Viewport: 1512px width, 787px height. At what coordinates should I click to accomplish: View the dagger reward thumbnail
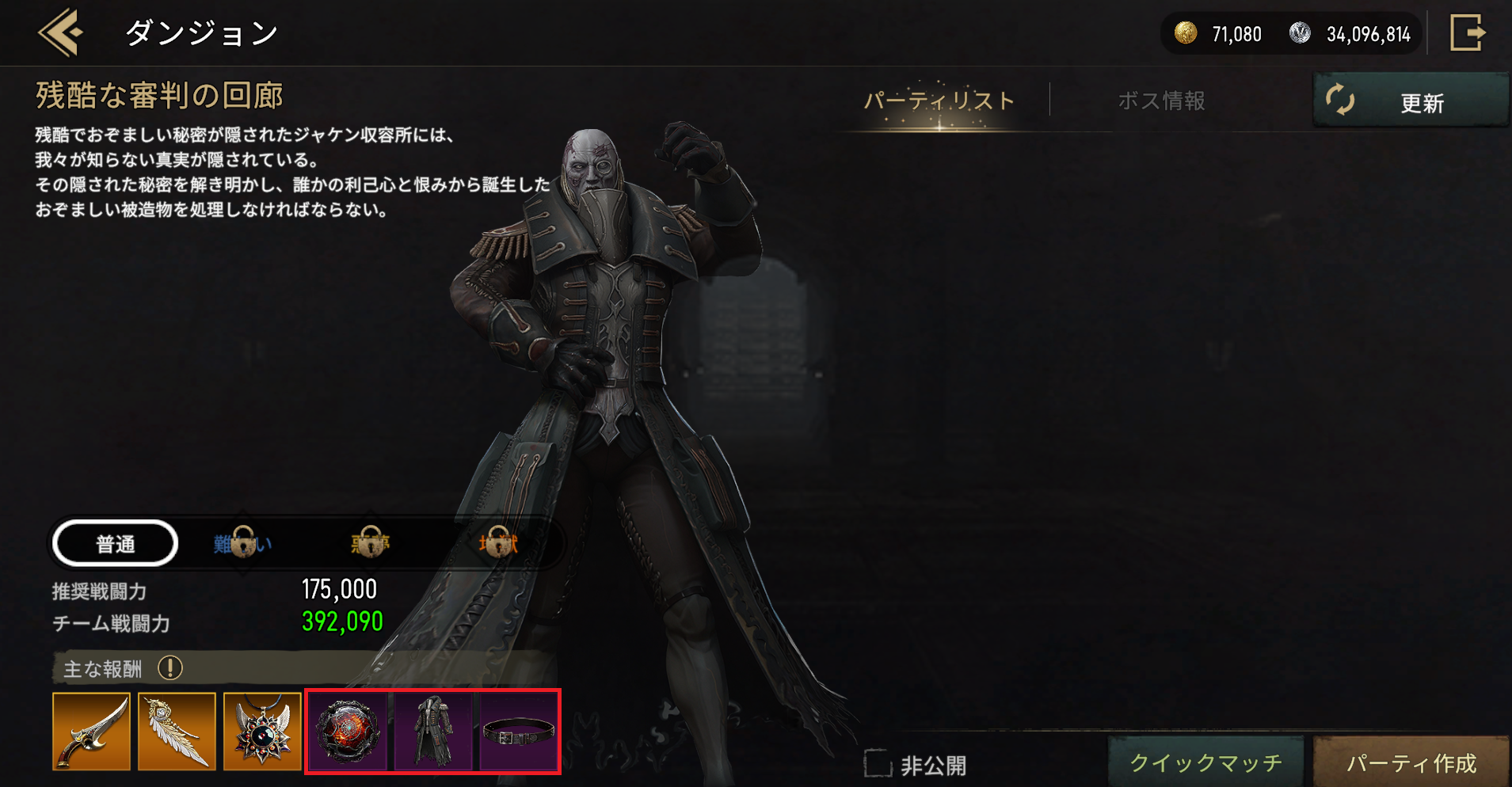[91, 731]
